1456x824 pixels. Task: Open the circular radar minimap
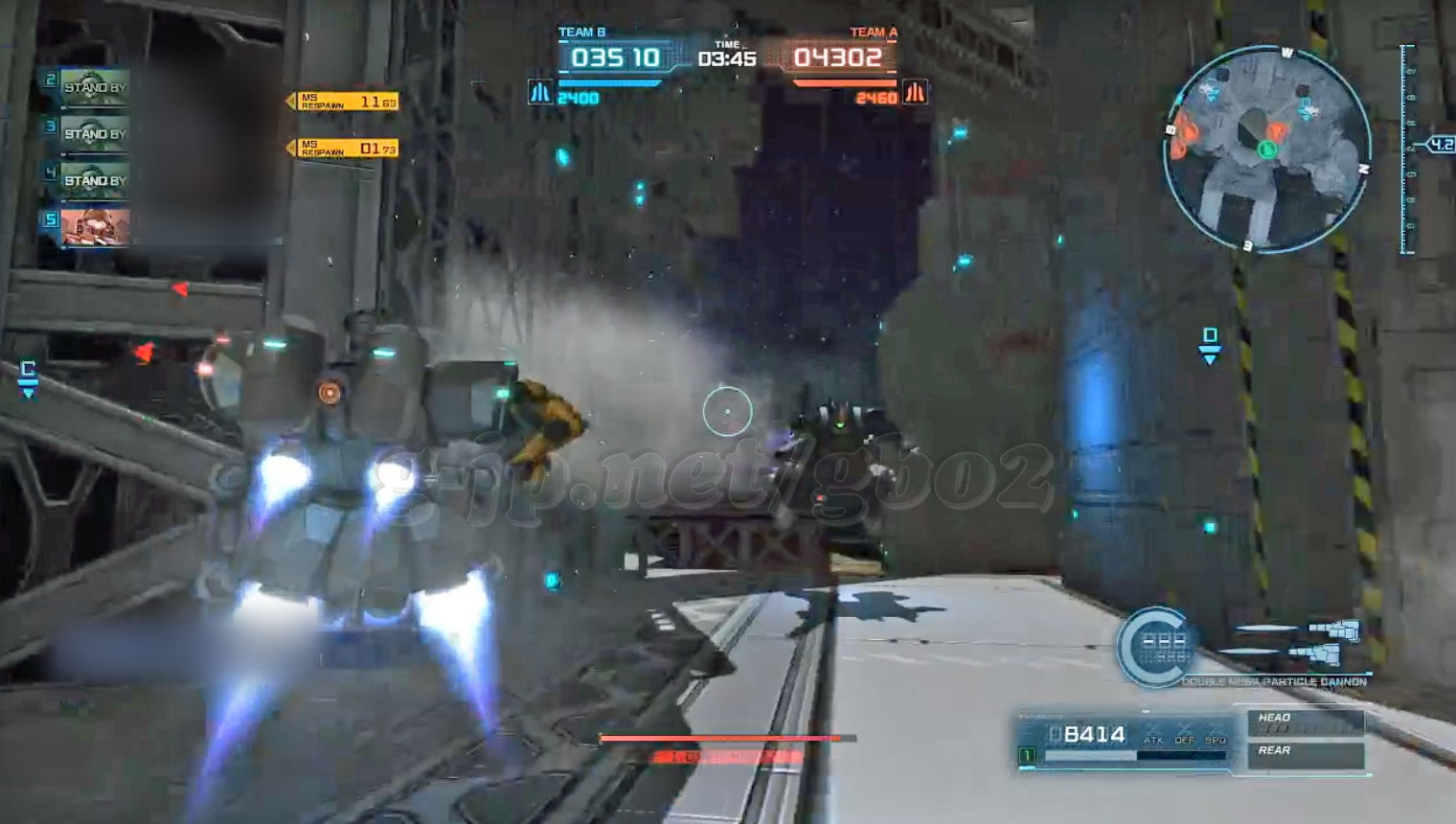(1265, 150)
